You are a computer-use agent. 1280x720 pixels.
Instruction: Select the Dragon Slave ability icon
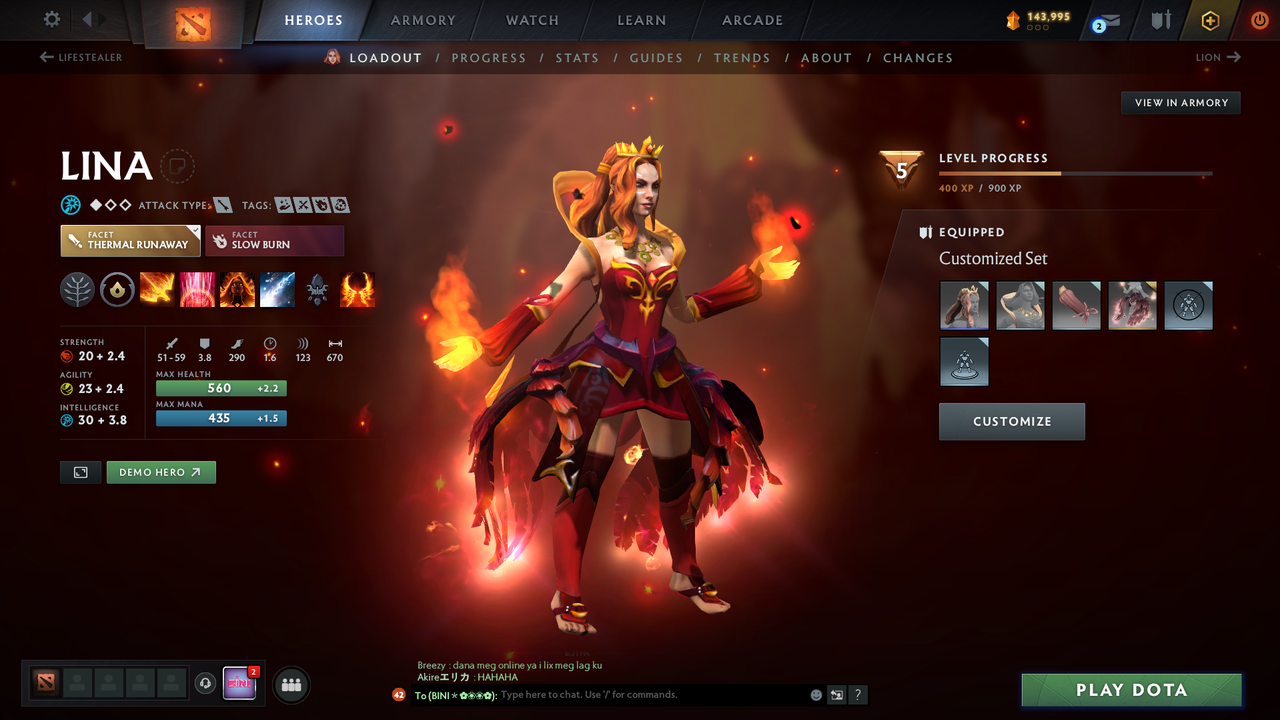(156, 289)
